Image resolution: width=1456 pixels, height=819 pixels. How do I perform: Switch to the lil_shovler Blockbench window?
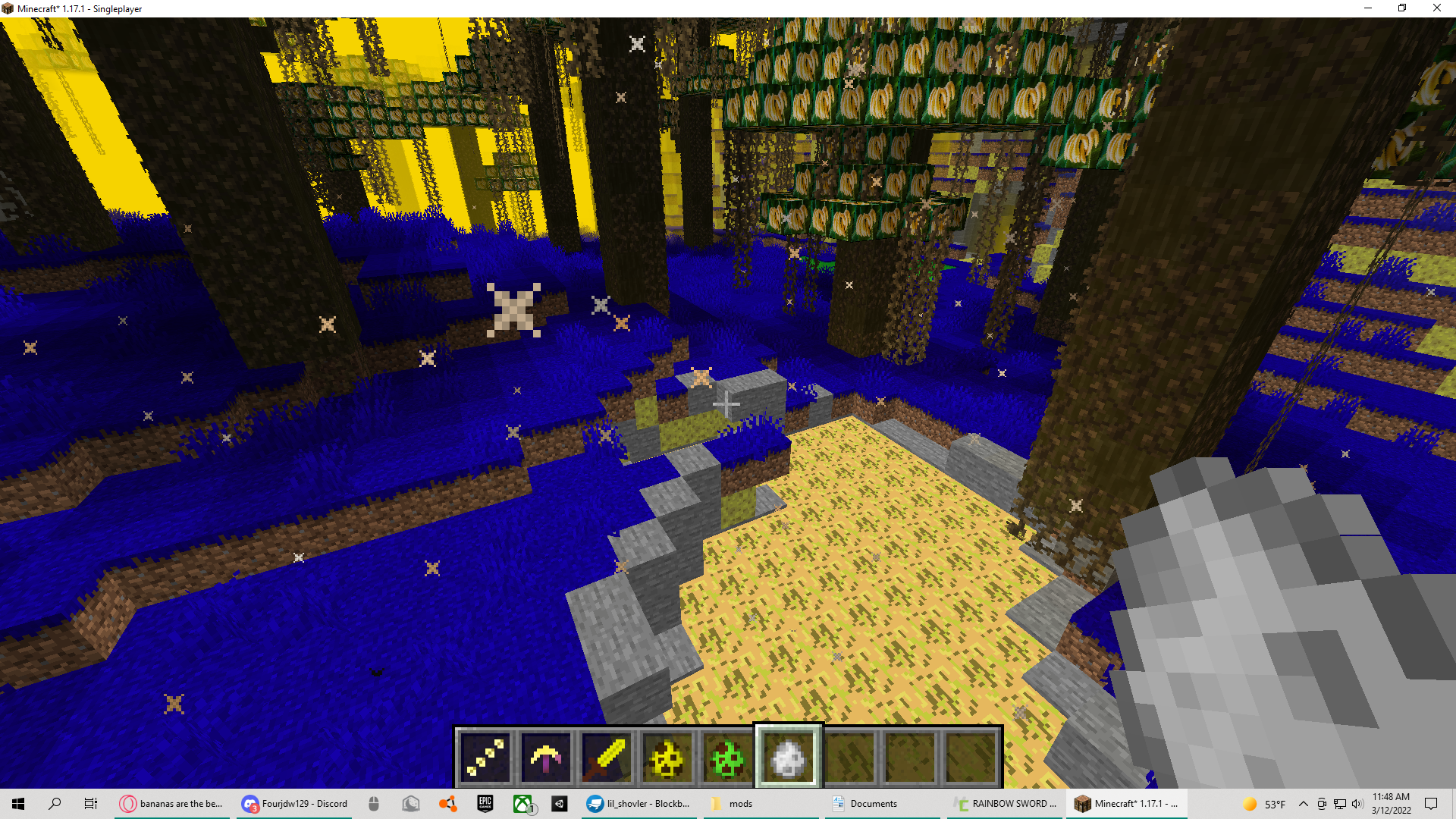[x=639, y=803]
